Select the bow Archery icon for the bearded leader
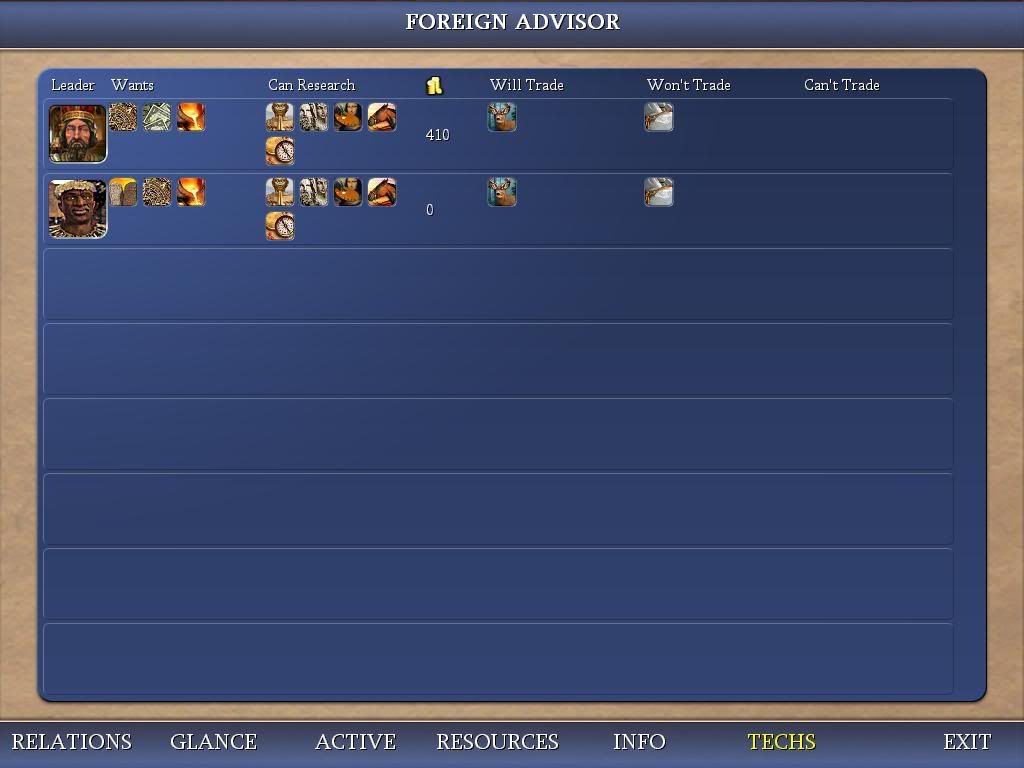Image resolution: width=1024 pixels, height=768 pixels. [x=659, y=117]
